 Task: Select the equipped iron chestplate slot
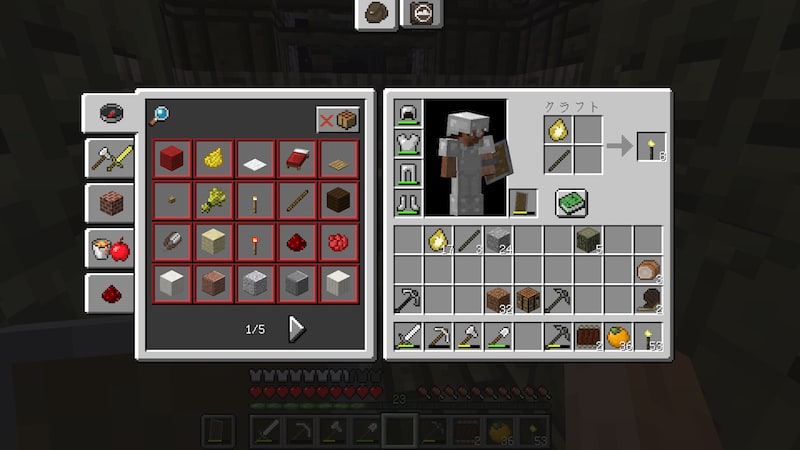(408, 145)
